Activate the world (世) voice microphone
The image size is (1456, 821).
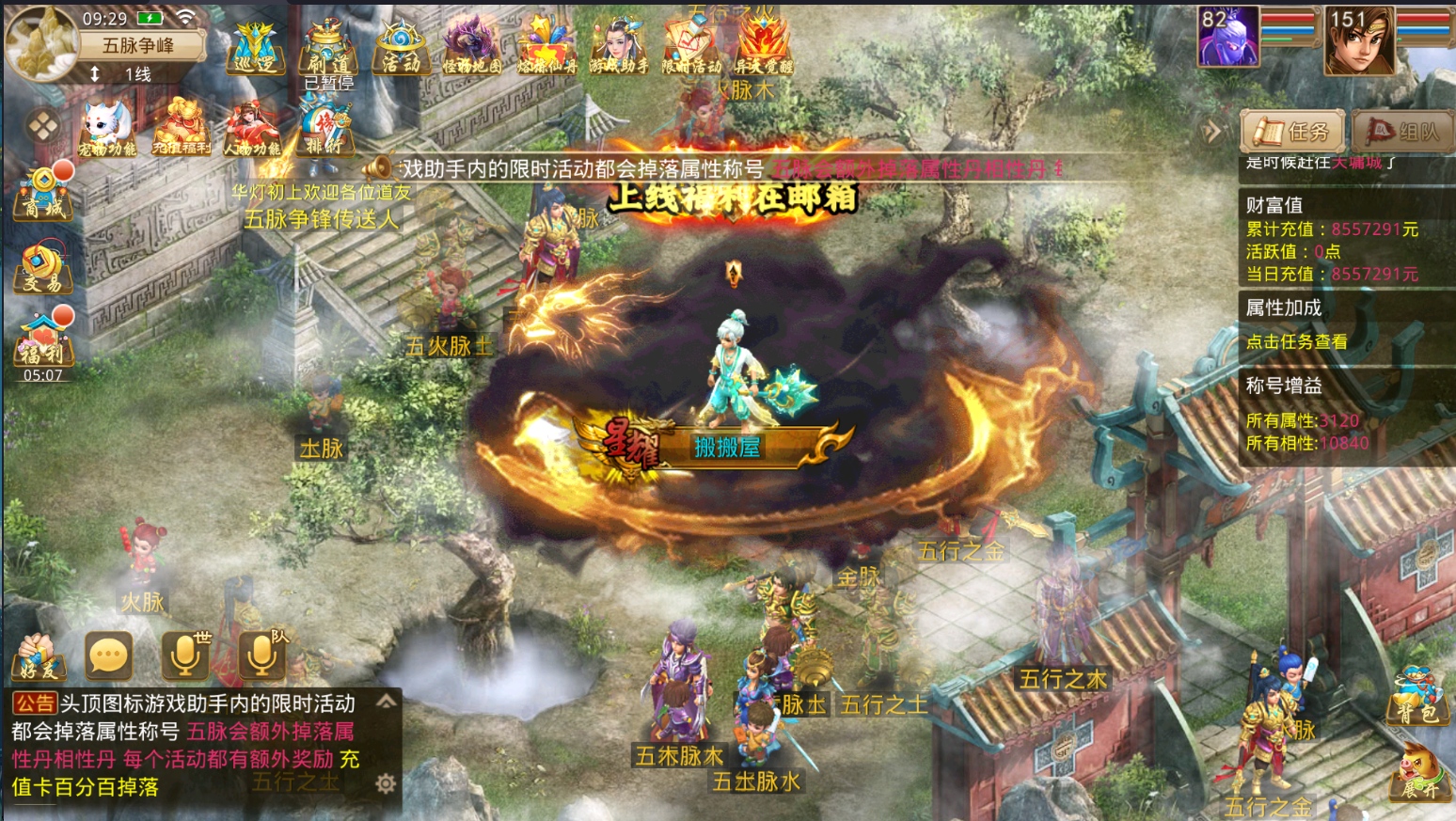pos(185,655)
